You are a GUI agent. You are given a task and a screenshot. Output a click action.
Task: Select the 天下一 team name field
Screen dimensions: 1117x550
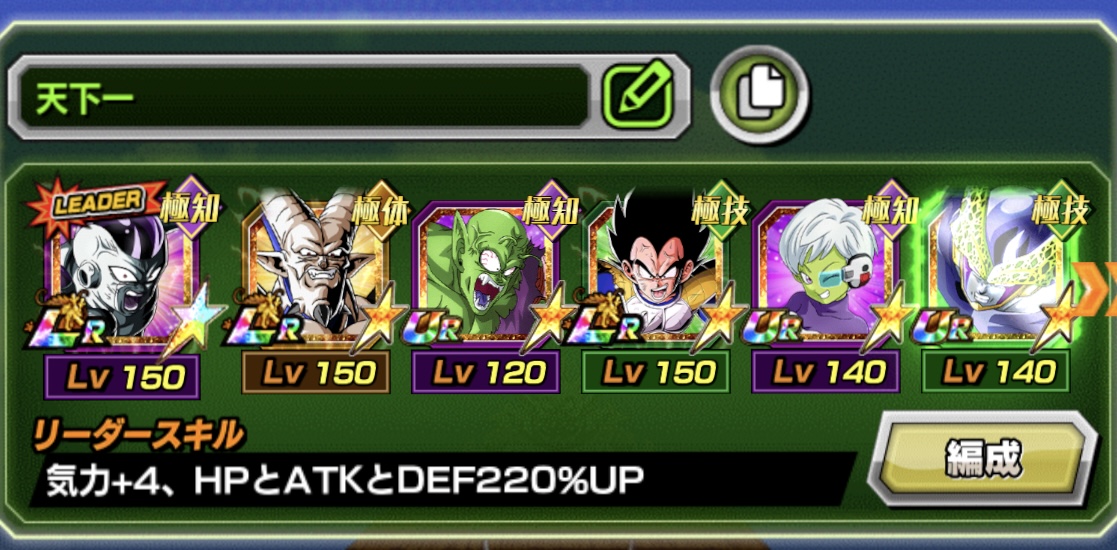click(x=300, y=97)
